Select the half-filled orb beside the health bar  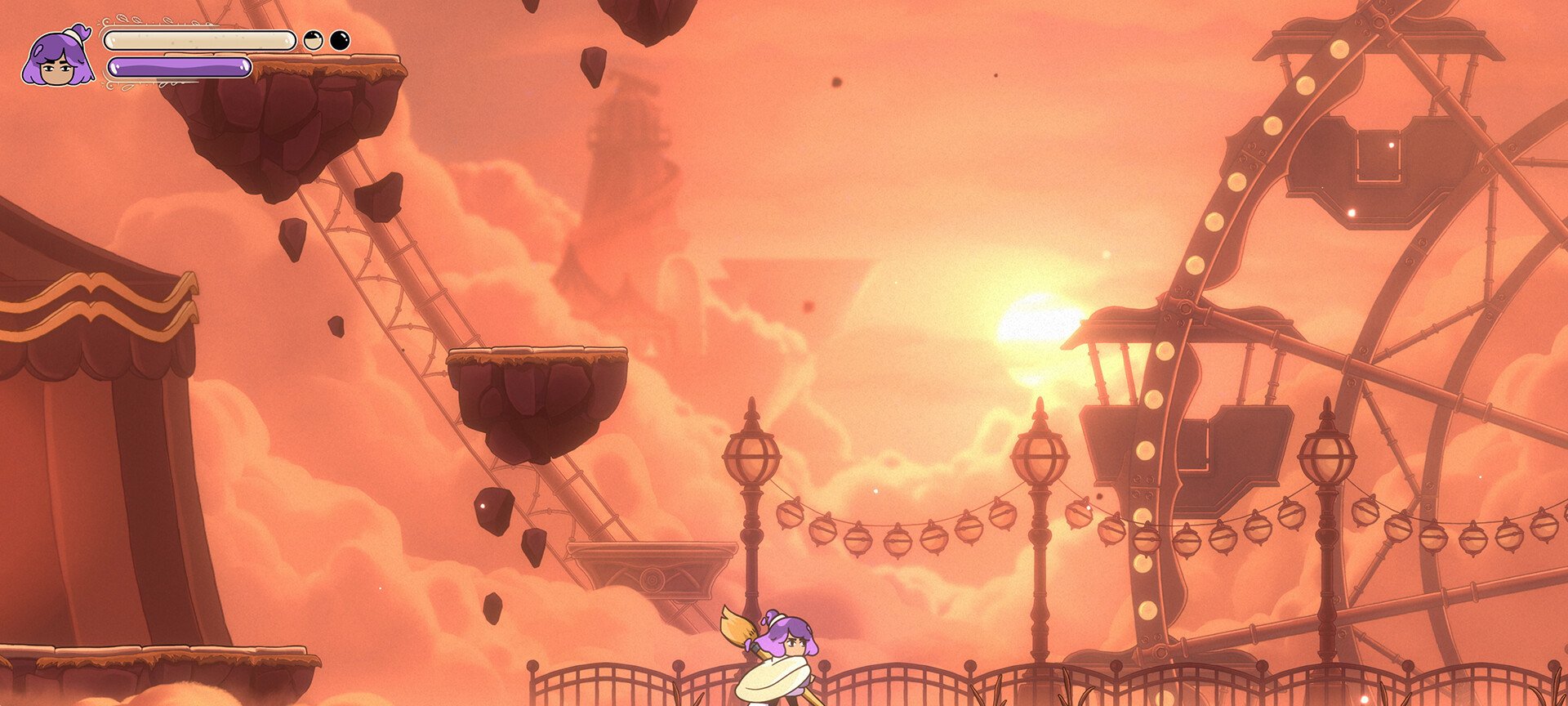[x=314, y=40]
